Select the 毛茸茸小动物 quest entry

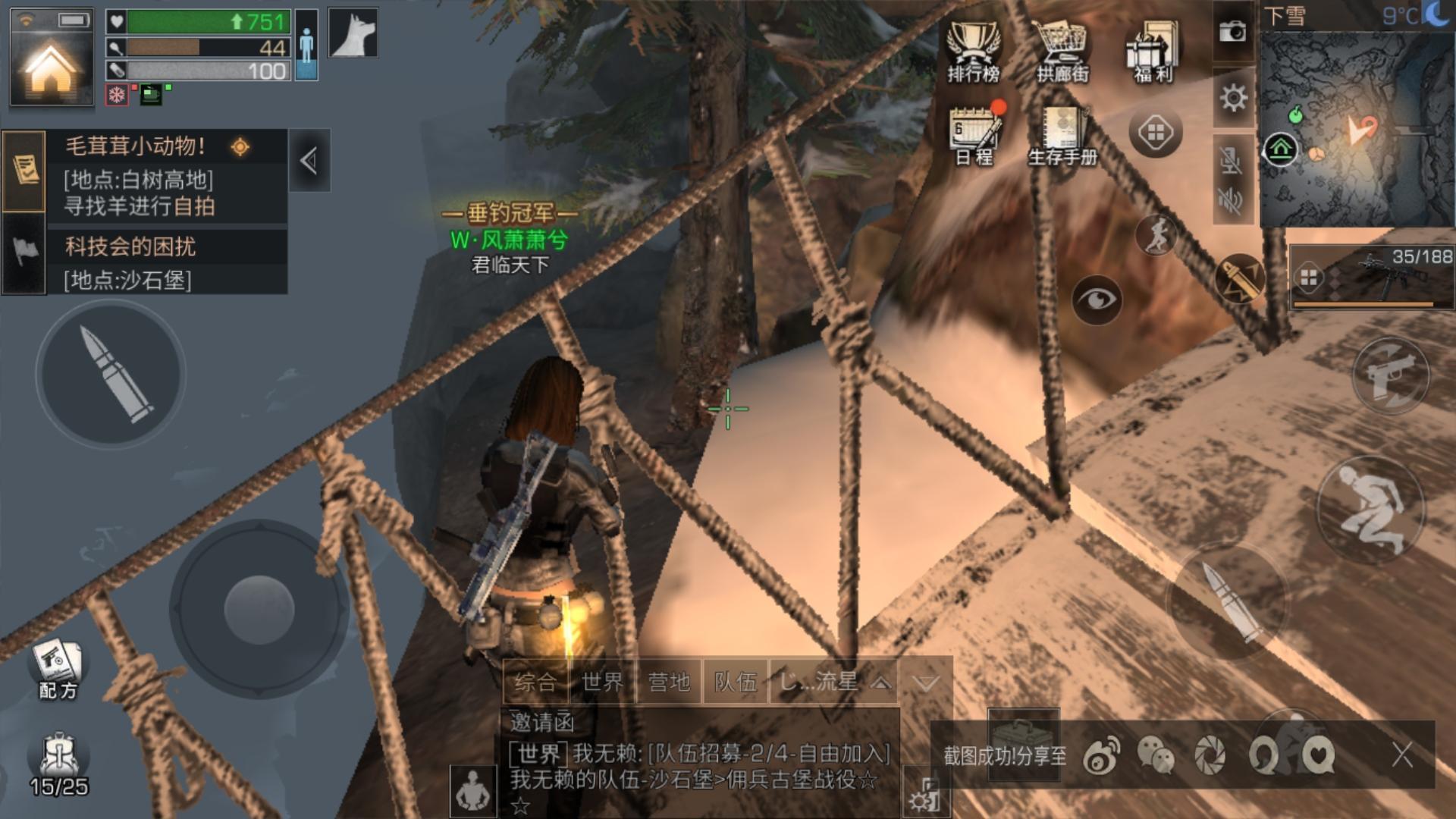[x=167, y=176]
